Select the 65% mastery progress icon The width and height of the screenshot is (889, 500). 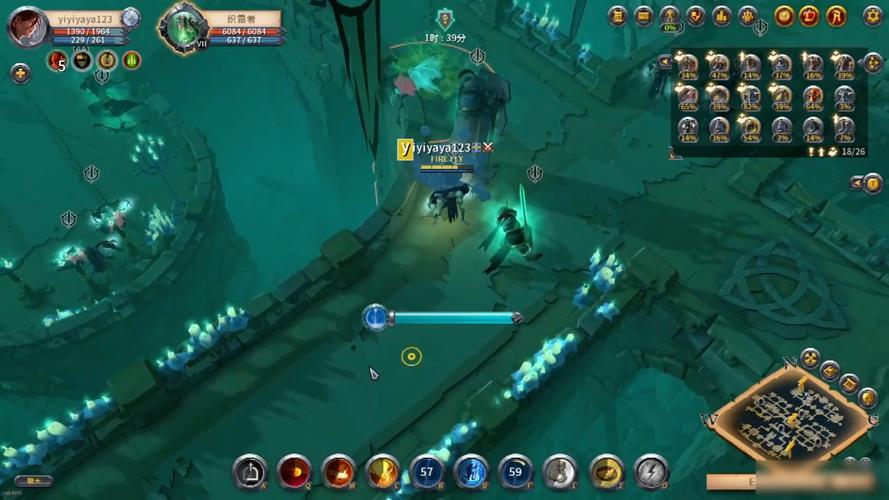[x=688, y=96]
